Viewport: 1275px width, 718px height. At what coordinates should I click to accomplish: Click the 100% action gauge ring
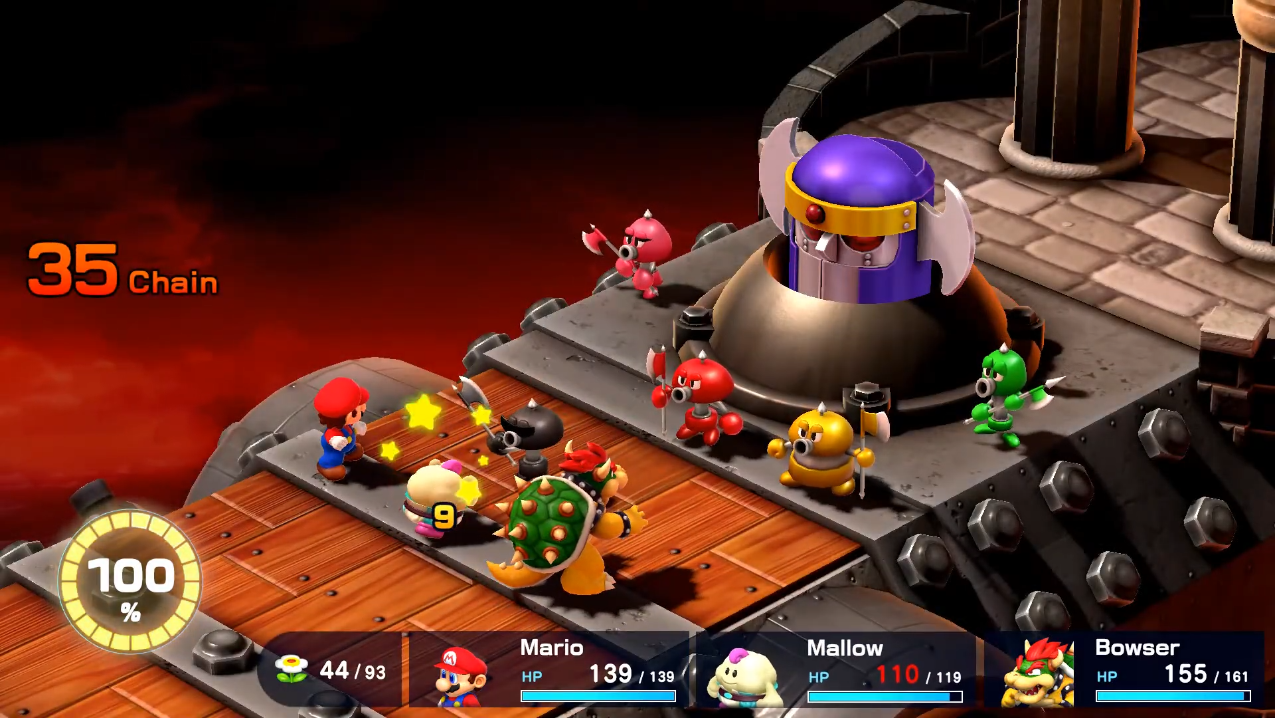point(130,582)
